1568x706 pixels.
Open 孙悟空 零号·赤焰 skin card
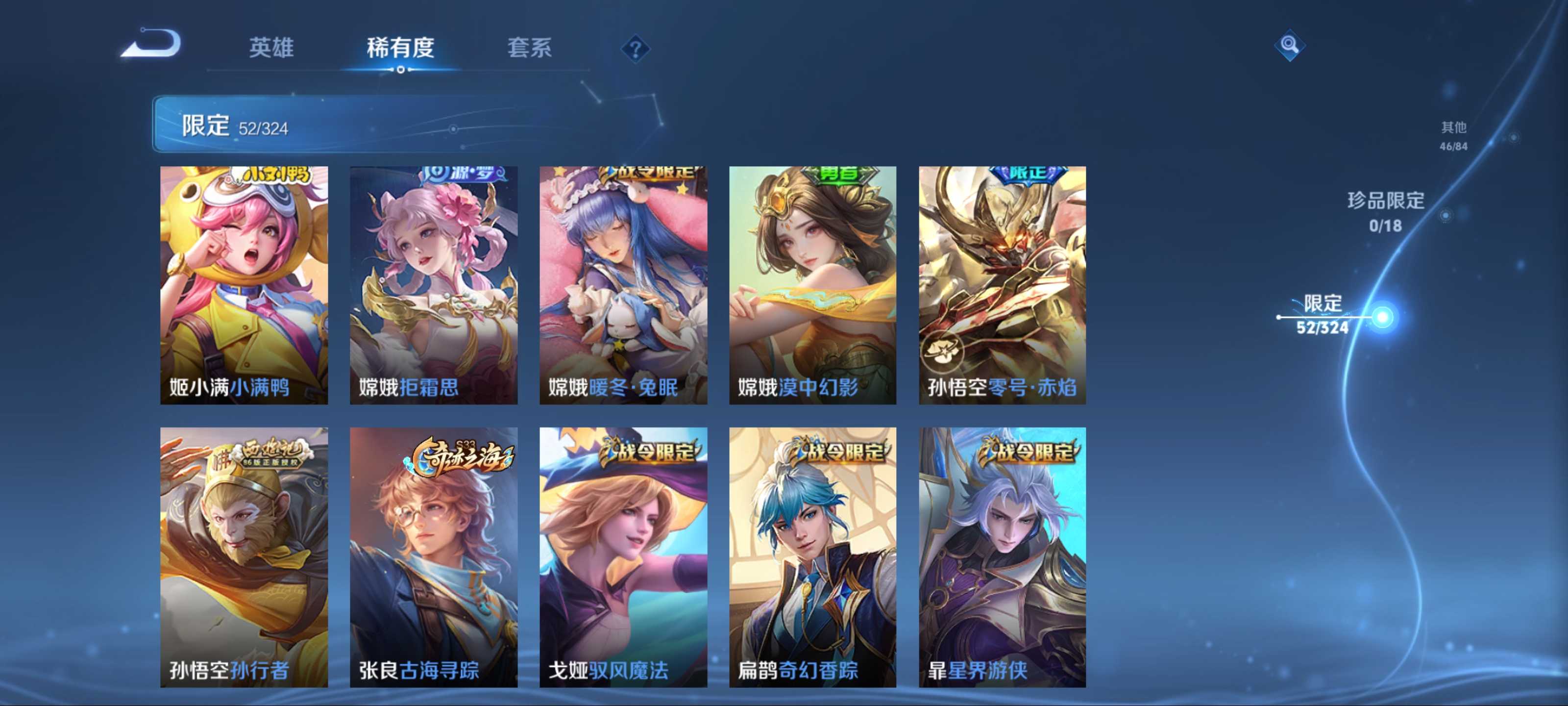pos(1002,284)
